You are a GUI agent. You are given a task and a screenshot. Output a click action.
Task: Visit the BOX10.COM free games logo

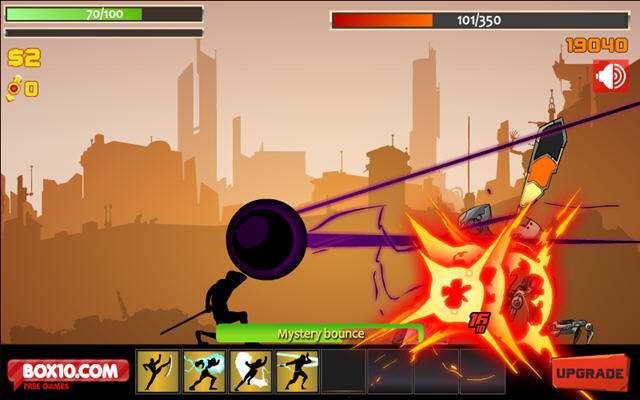[x=69, y=374]
